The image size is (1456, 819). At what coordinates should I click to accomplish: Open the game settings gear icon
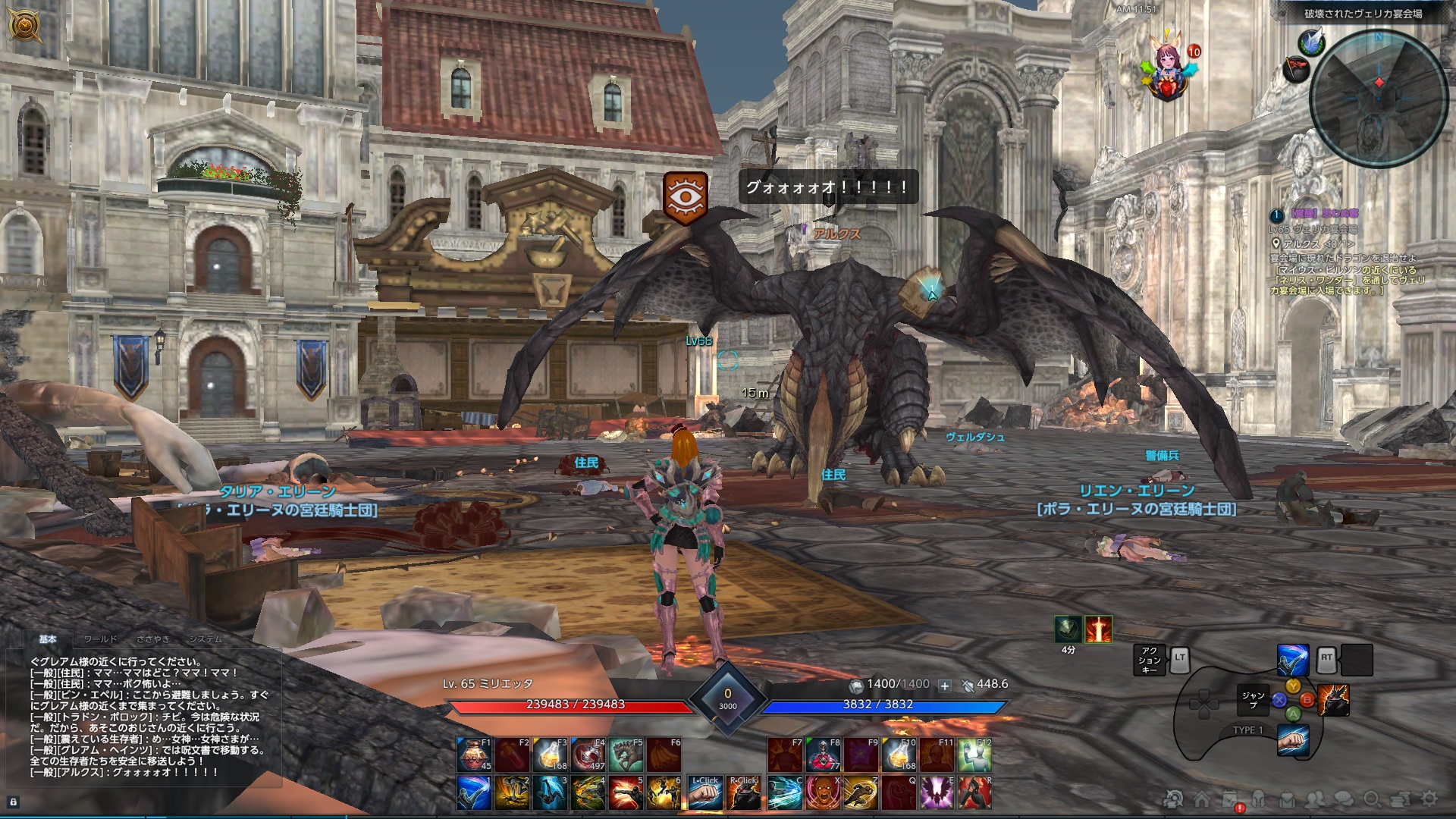tap(1429, 800)
